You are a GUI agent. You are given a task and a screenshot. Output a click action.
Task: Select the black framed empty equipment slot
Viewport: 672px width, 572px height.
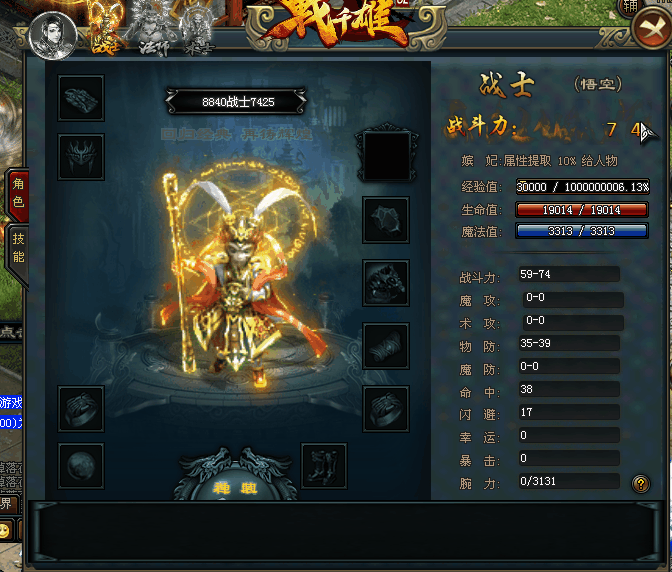[386, 156]
